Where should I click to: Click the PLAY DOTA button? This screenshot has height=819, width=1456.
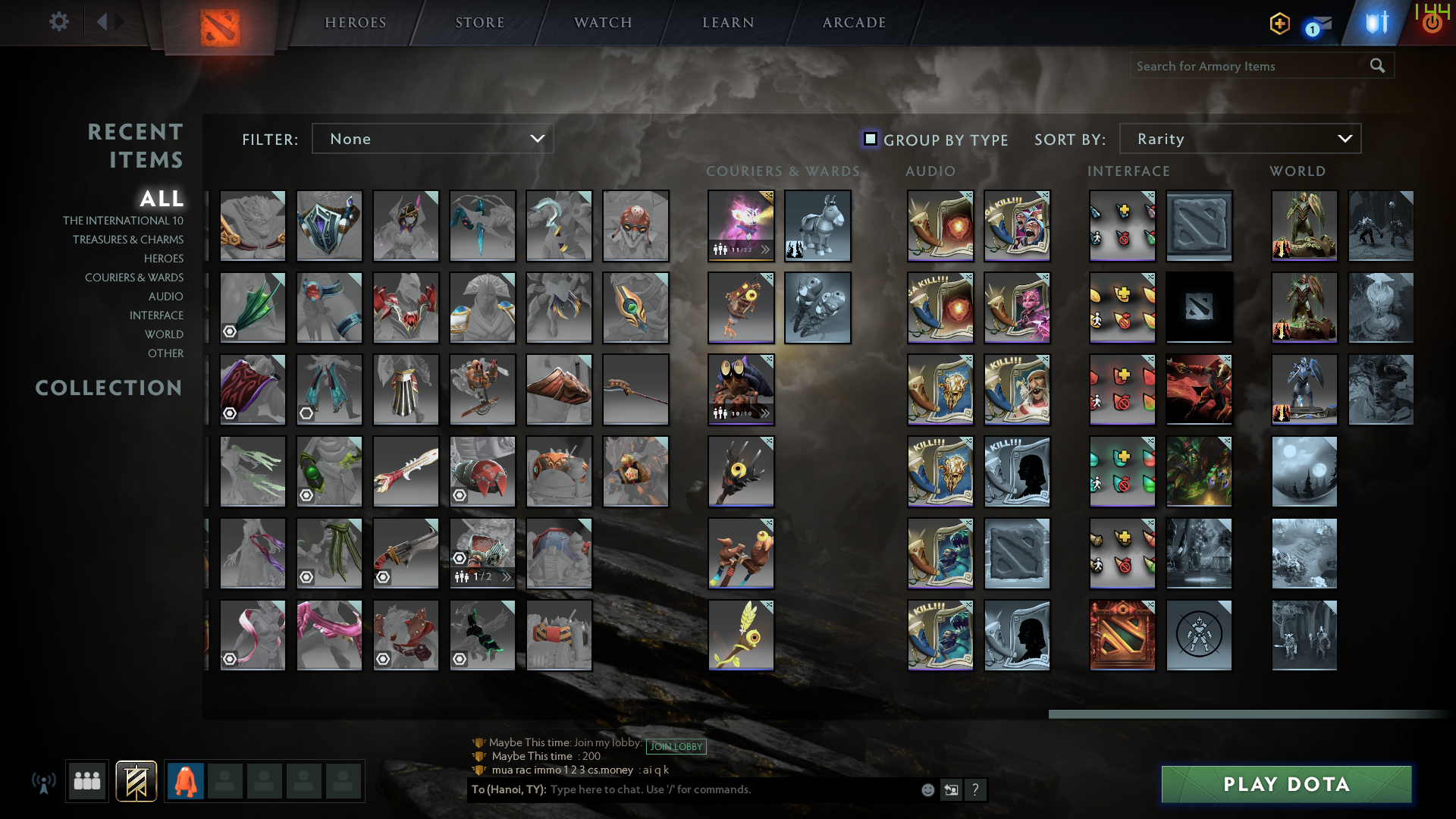point(1285,784)
